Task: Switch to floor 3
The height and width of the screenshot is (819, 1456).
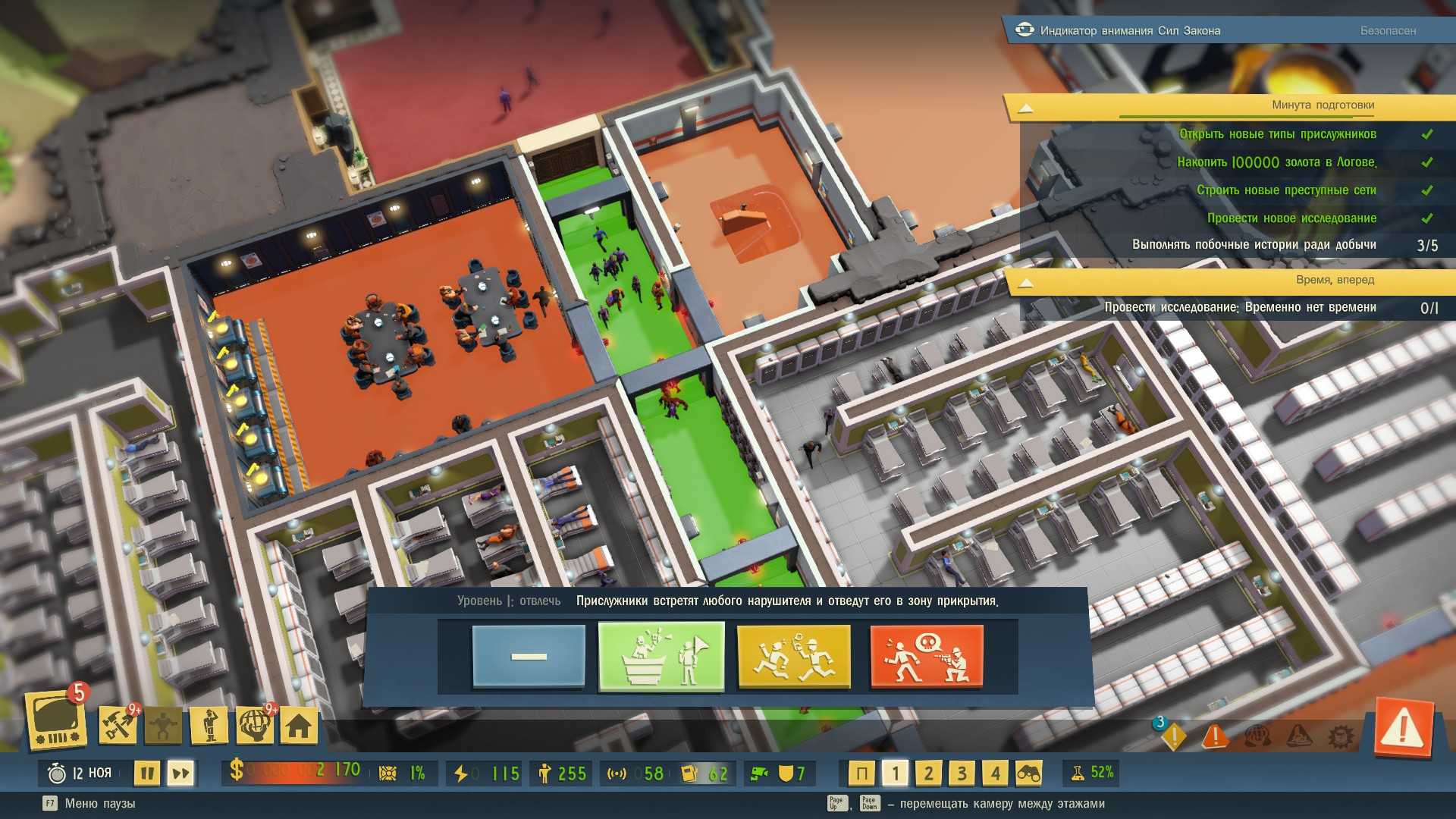Action: [962, 773]
